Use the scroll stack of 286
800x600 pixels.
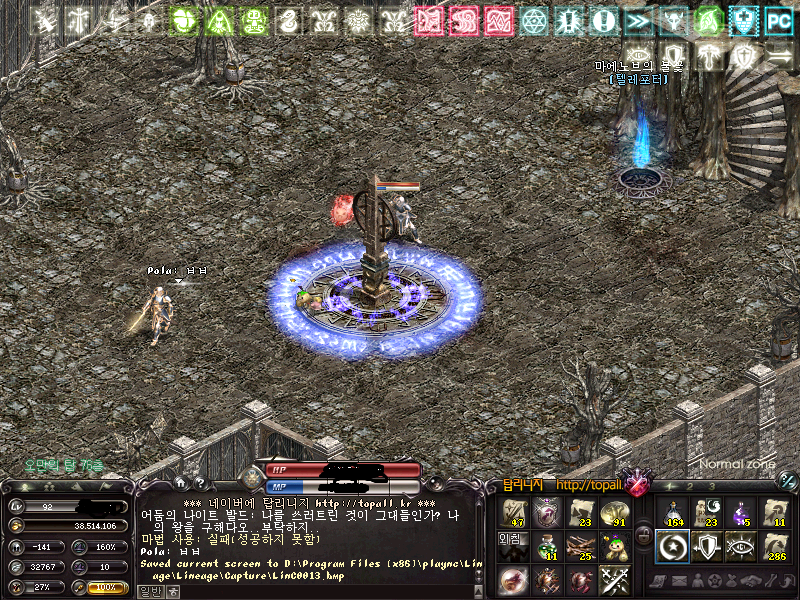click(775, 545)
